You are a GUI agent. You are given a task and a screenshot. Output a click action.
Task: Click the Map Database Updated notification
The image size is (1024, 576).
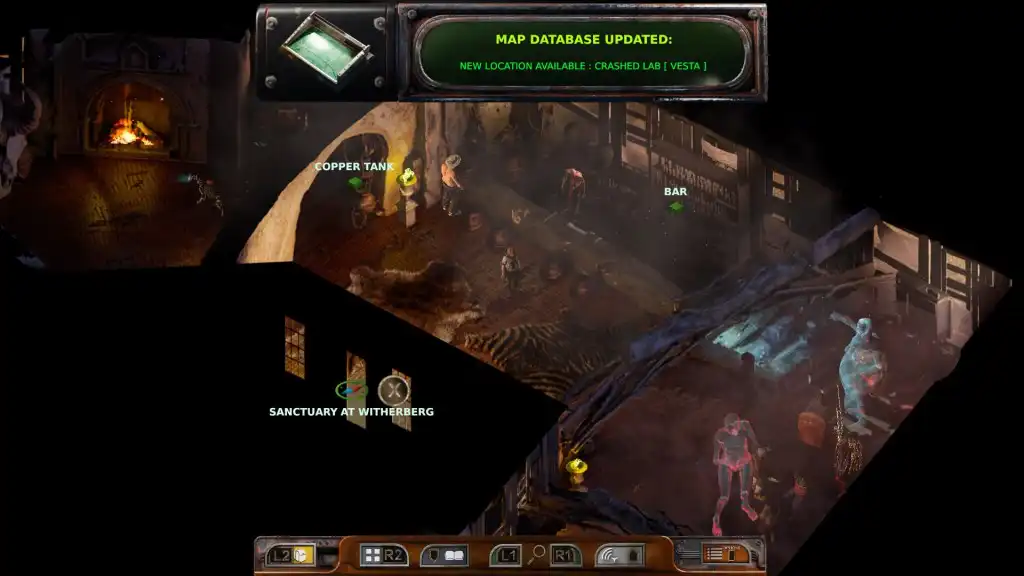pyautogui.click(x=583, y=52)
